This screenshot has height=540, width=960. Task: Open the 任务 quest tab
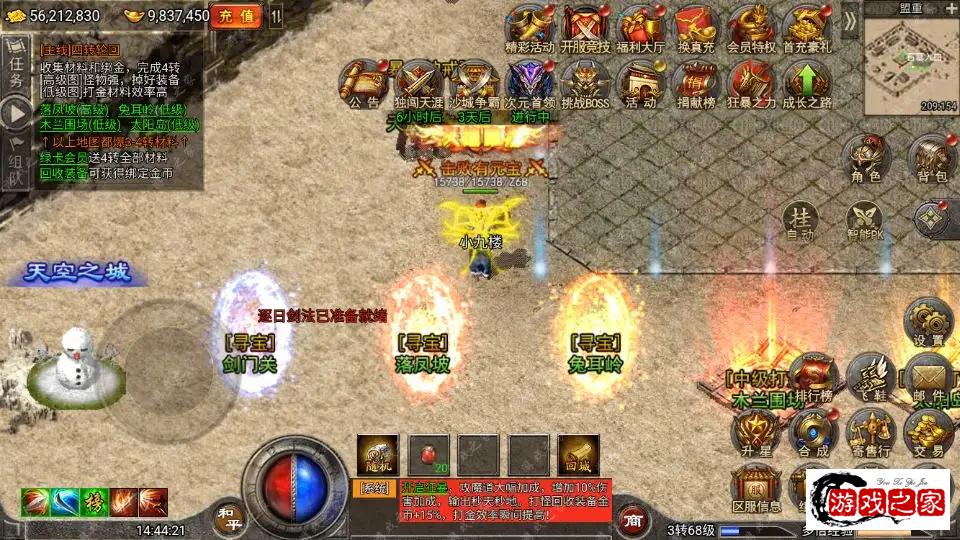click(x=16, y=70)
